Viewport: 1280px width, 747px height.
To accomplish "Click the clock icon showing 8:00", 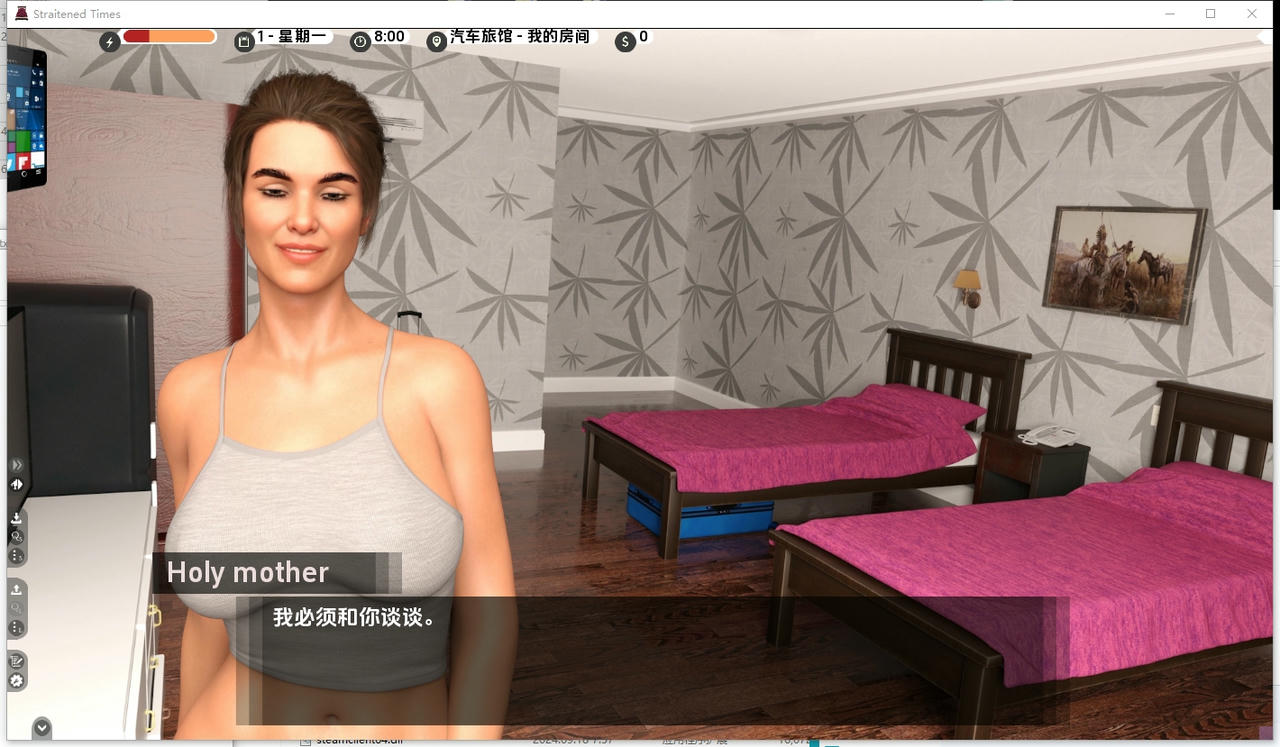I will [x=360, y=40].
